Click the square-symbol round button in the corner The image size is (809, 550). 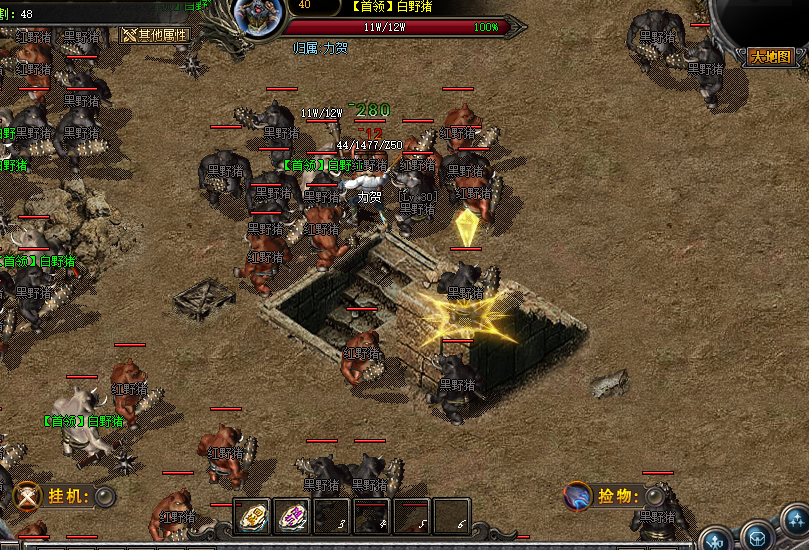click(x=756, y=538)
